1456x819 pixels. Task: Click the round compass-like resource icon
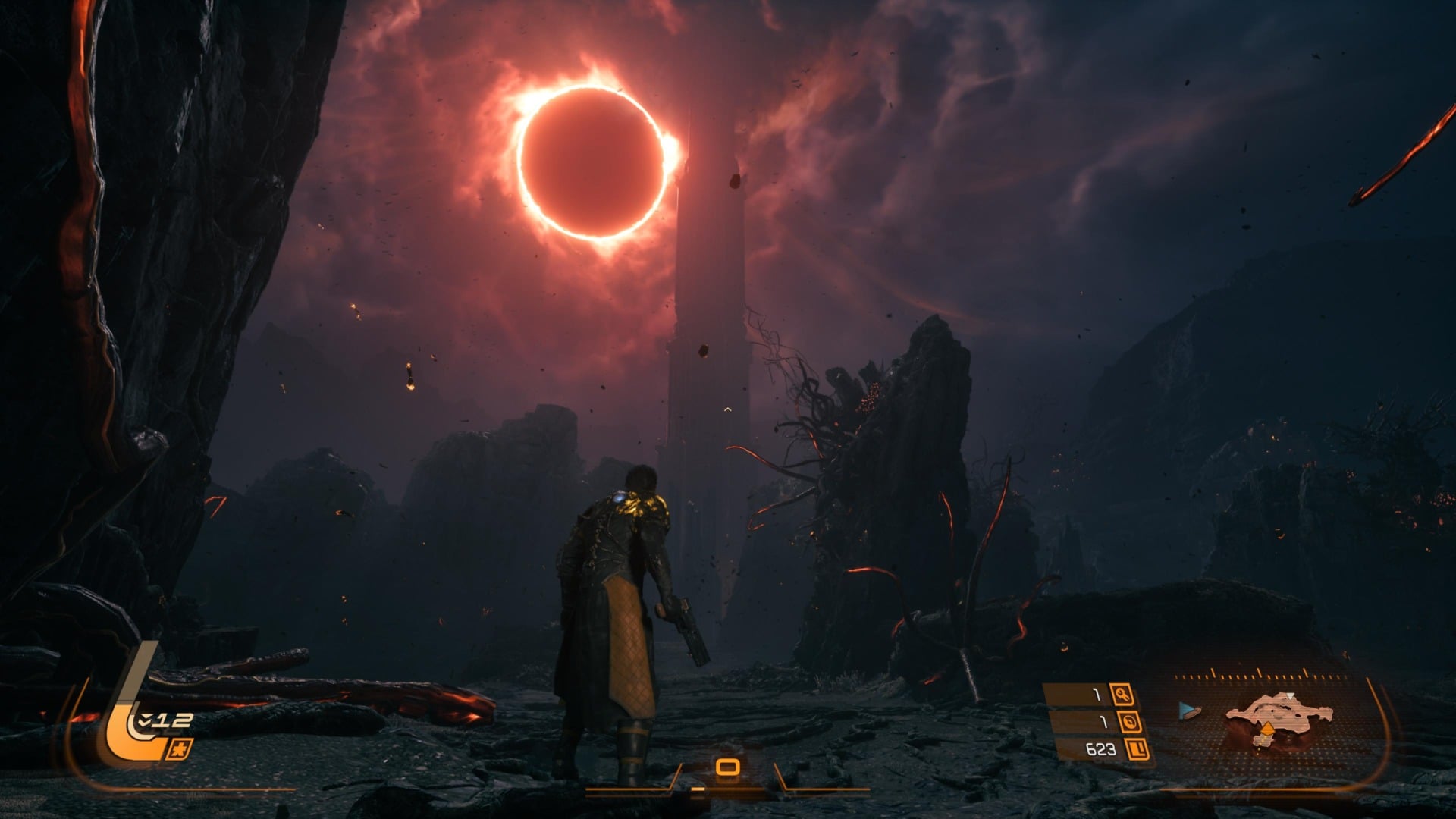pyautogui.click(x=1130, y=722)
